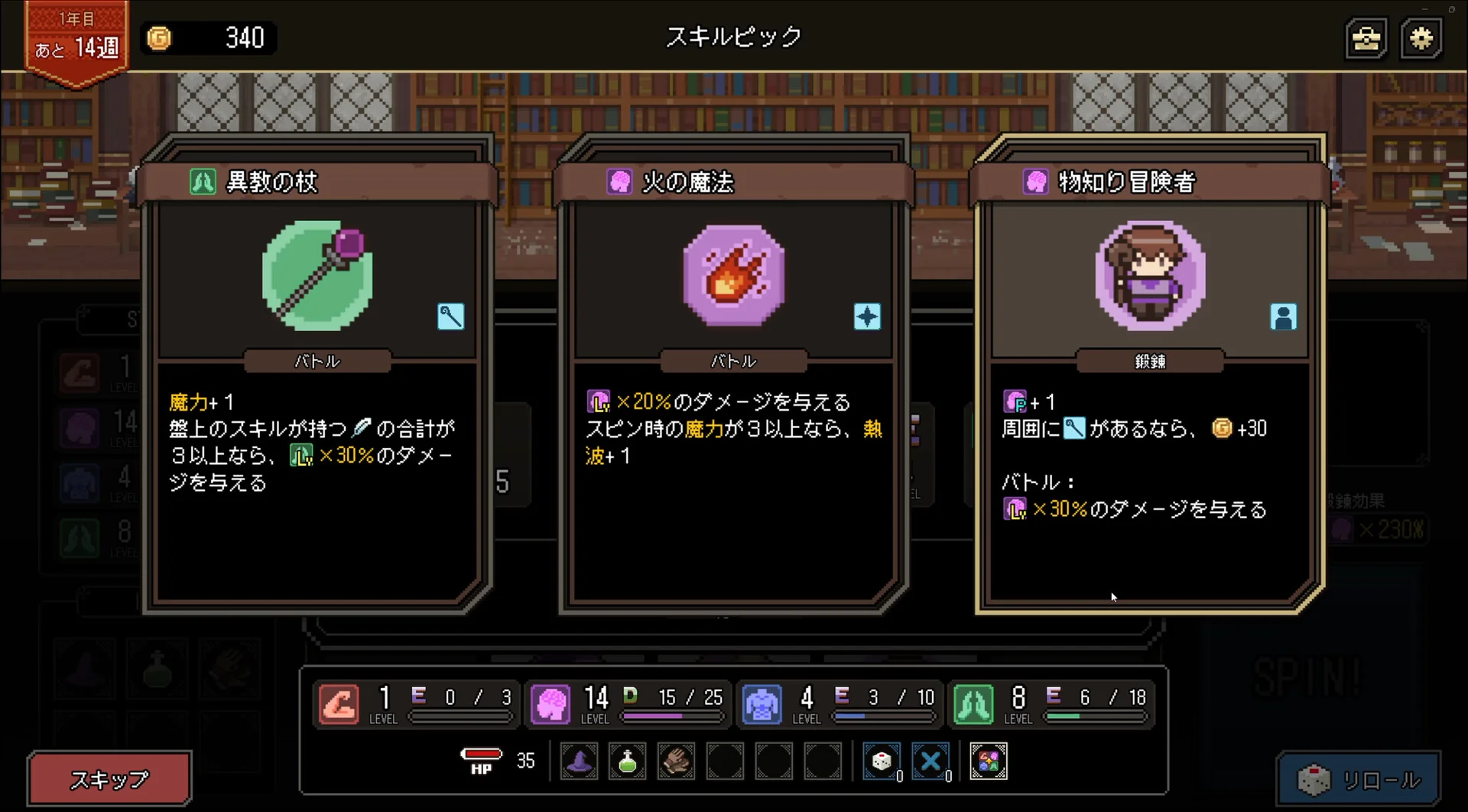Select the green potion item slot
The height and width of the screenshot is (812, 1468).
pyautogui.click(x=627, y=762)
